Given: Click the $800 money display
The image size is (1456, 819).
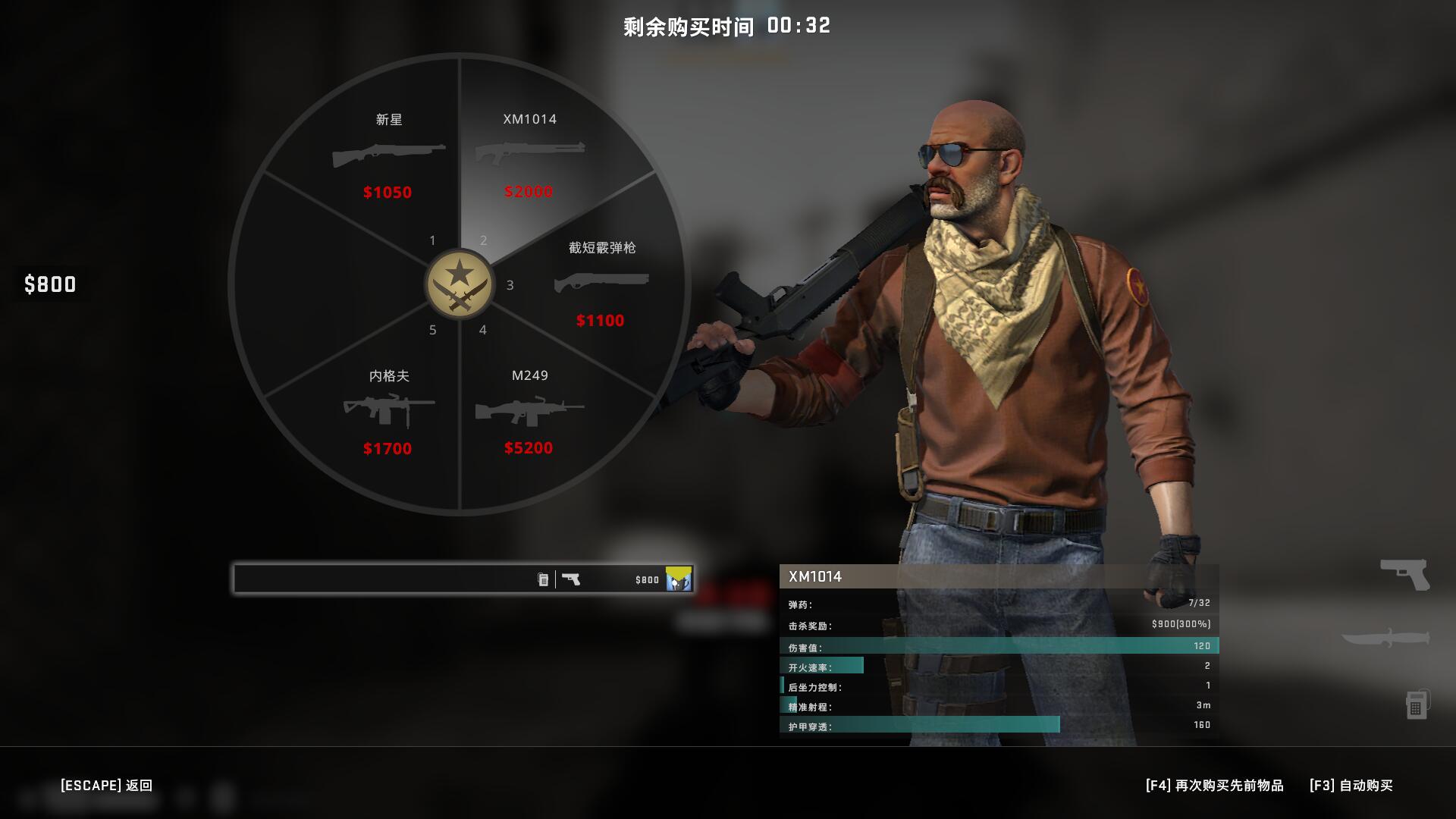Looking at the screenshot, I should pyautogui.click(x=50, y=285).
